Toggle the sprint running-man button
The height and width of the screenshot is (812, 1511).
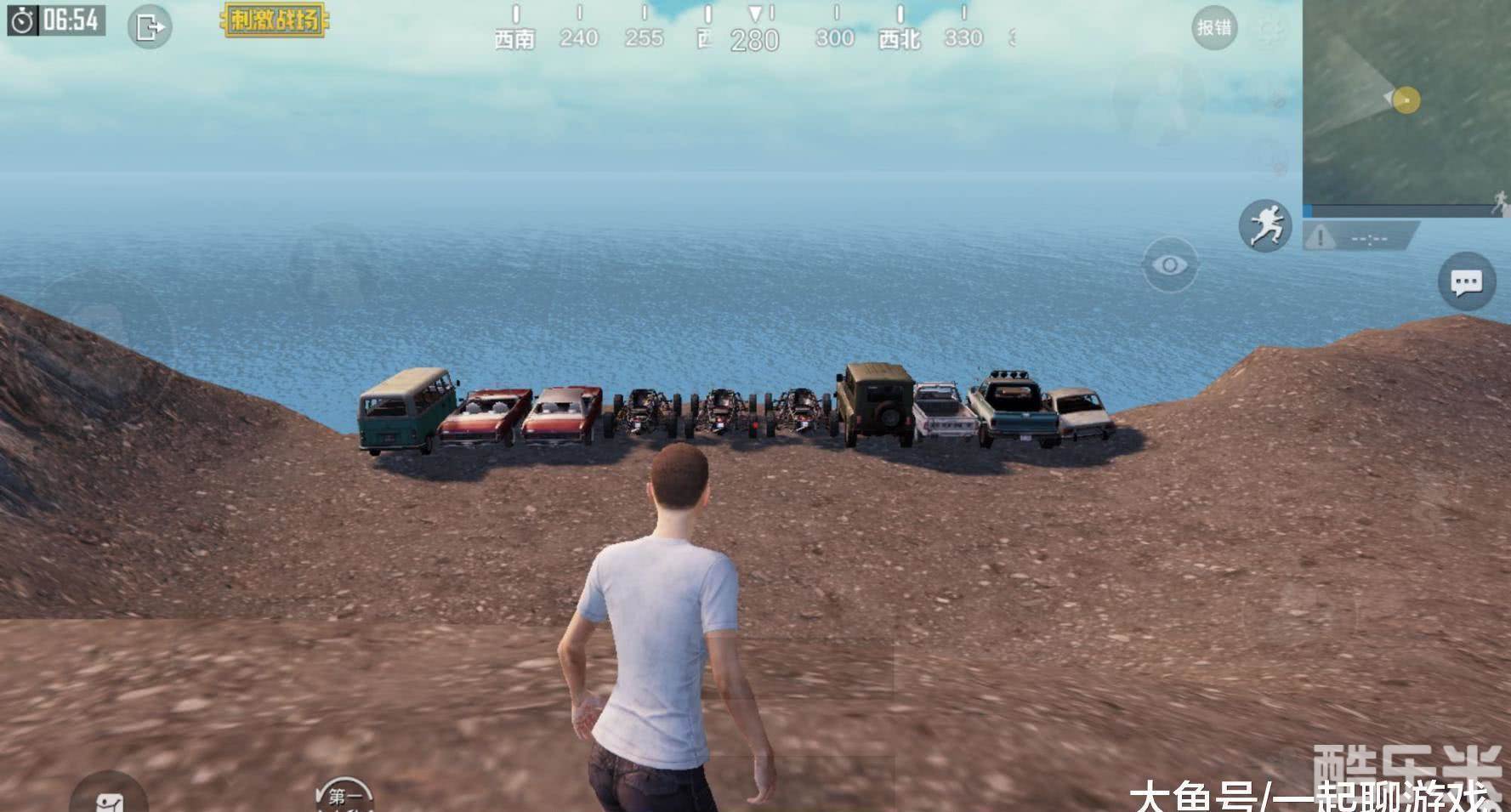[x=1264, y=225]
